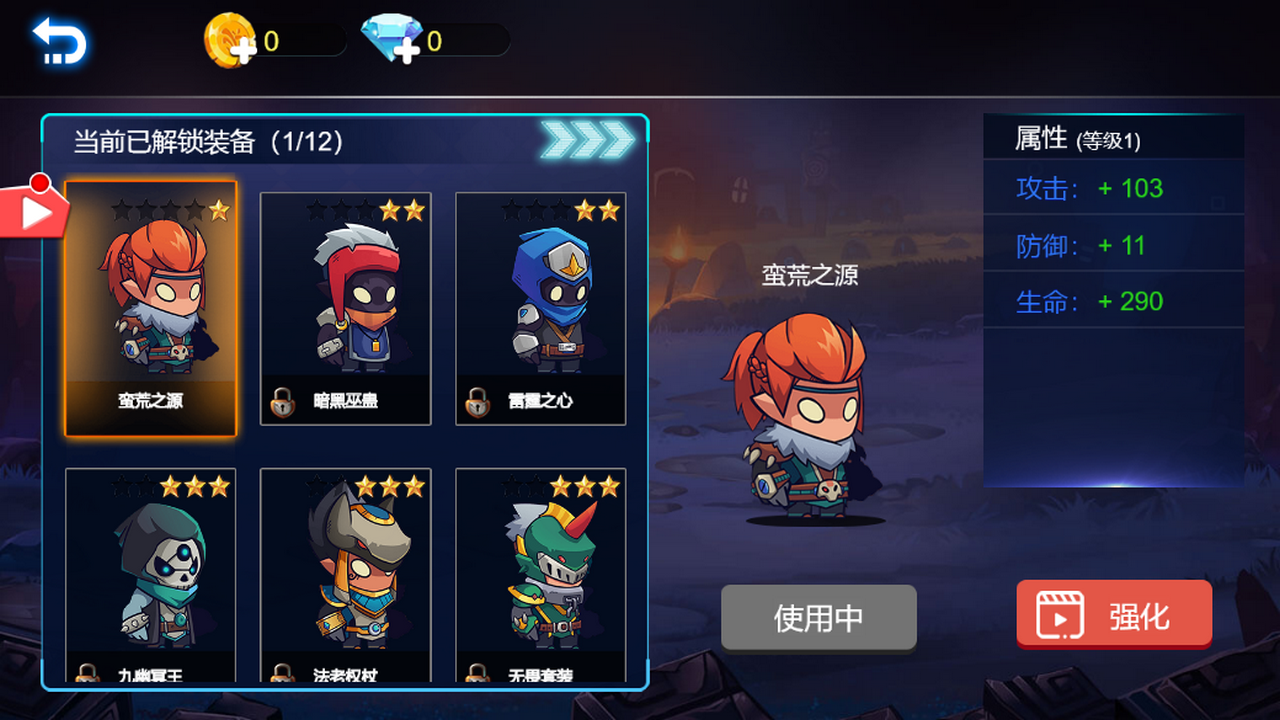The height and width of the screenshot is (720, 1280).
Task: Click the lock icon on 暗黑巫蛊
Action: point(283,402)
